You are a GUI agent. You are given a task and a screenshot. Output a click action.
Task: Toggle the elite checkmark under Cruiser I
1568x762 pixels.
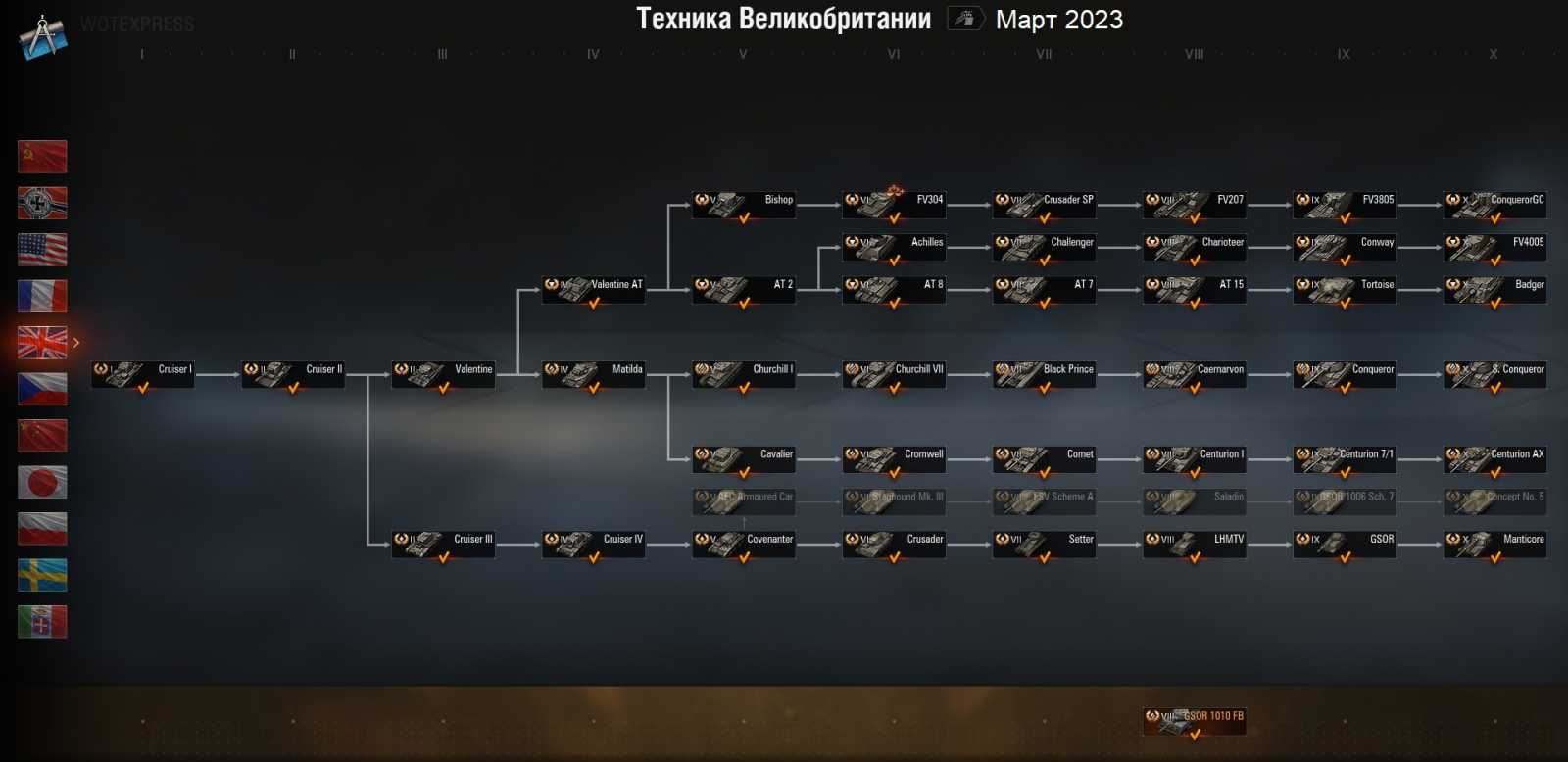click(x=143, y=387)
